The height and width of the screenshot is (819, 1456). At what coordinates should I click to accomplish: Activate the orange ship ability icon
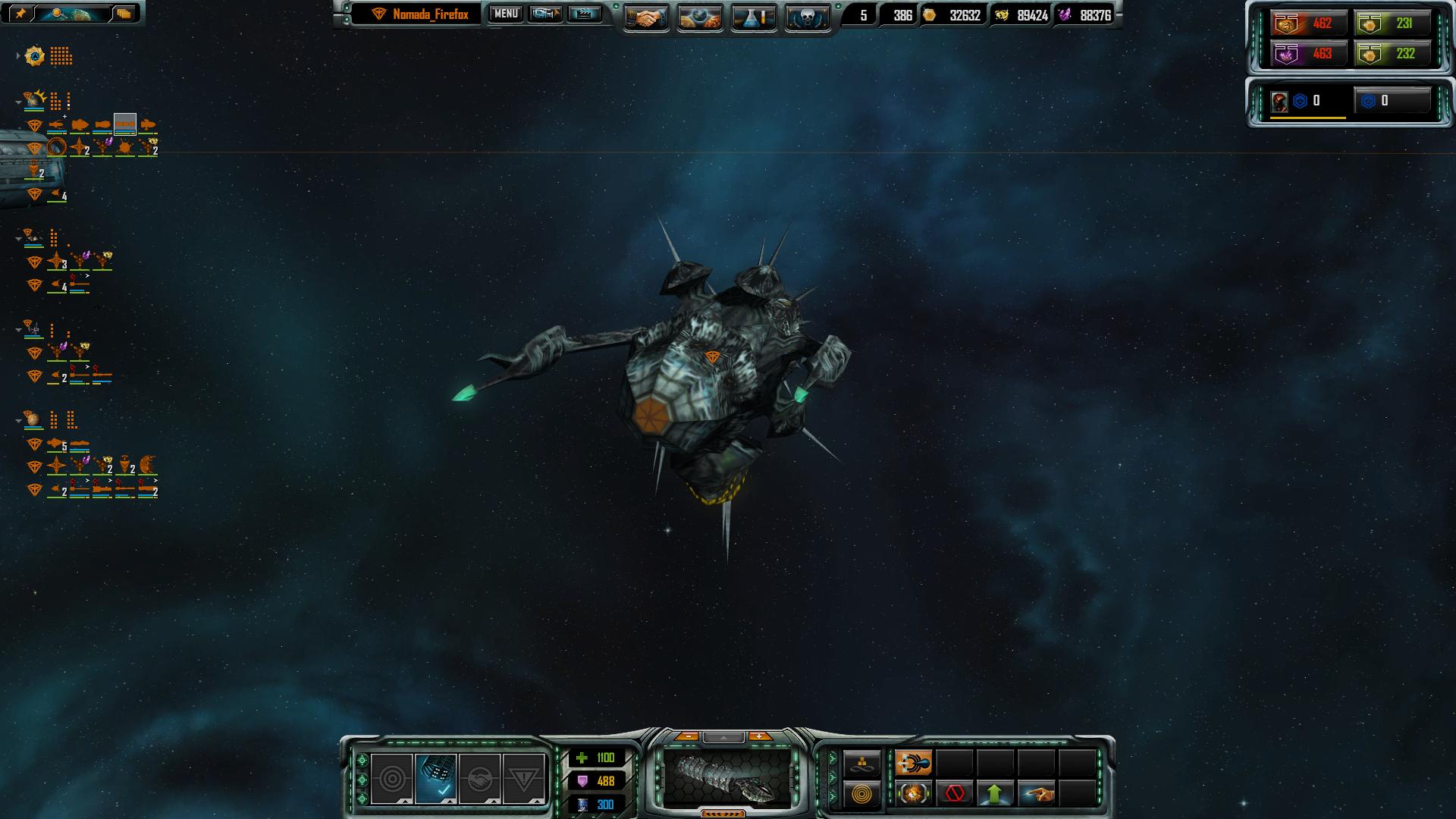point(914,763)
